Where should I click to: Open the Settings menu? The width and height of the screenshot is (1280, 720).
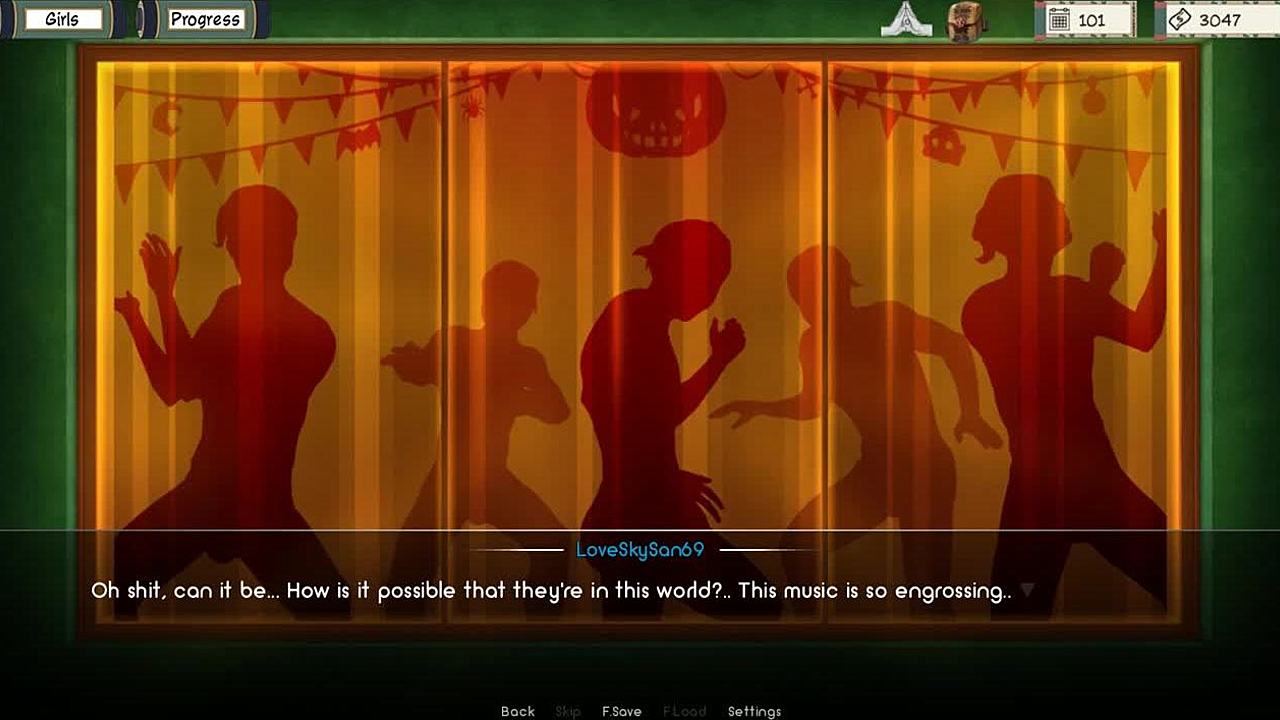(754, 711)
